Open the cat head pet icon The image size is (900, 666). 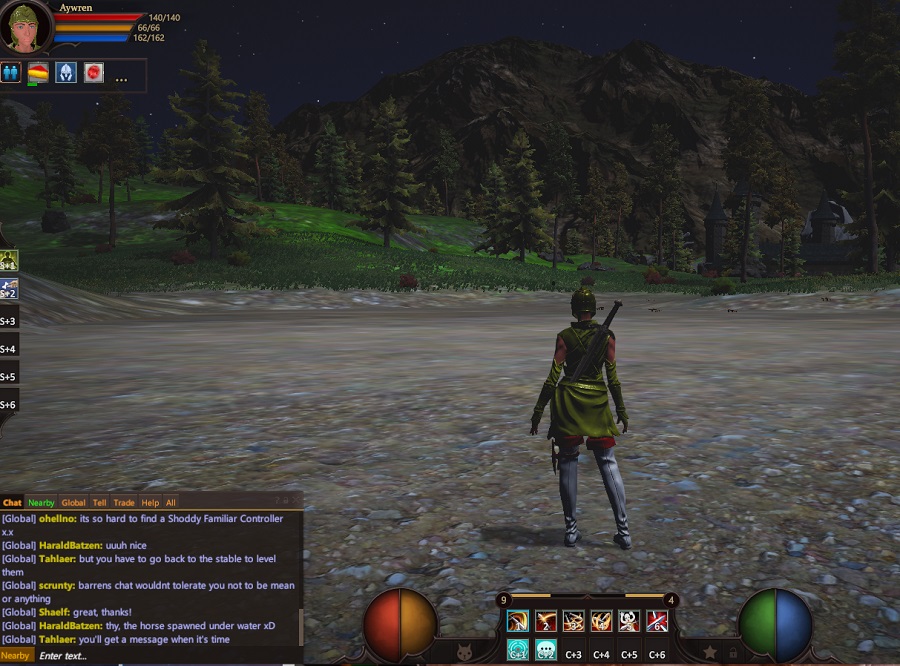[464, 652]
